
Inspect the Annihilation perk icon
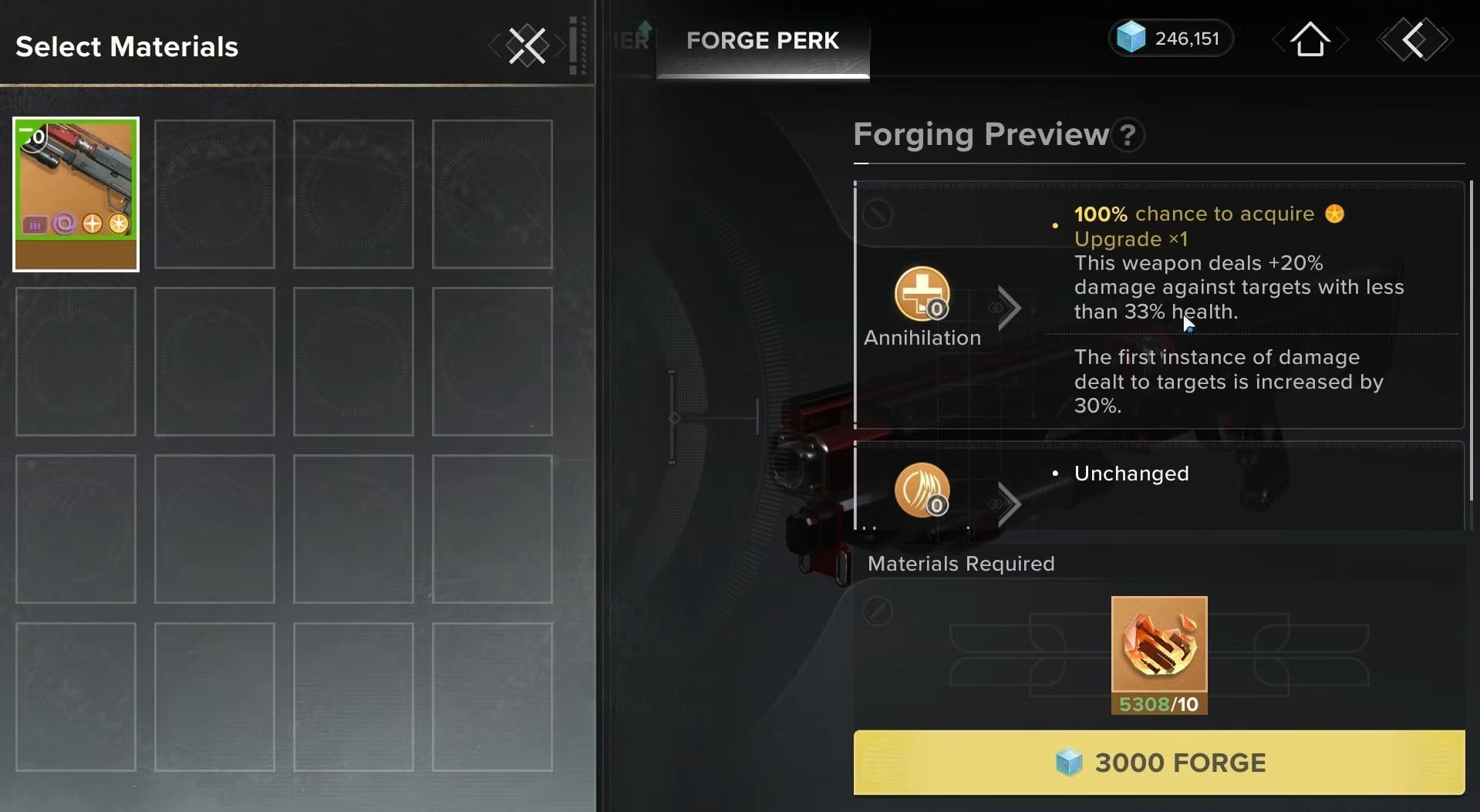(922, 294)
